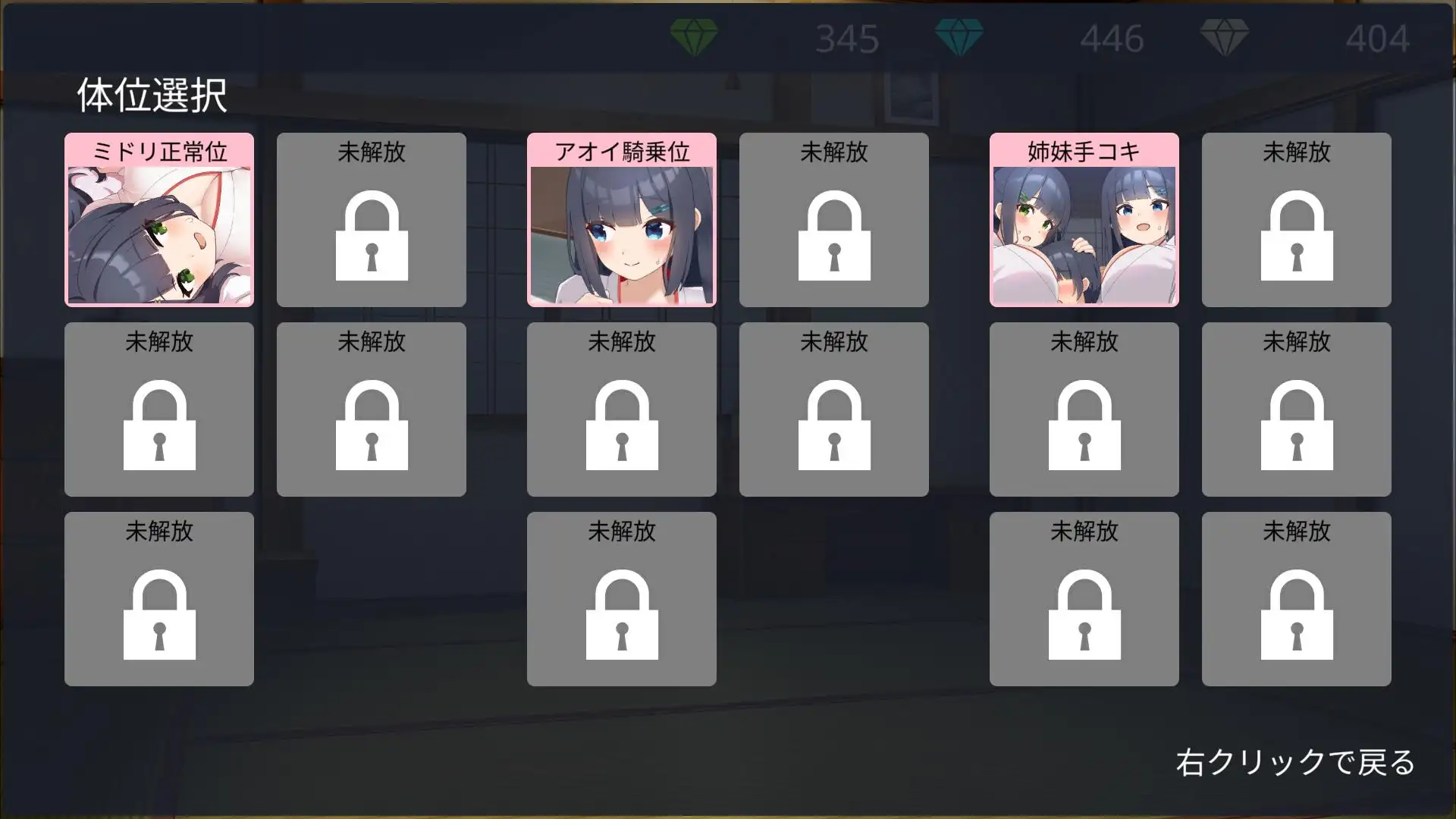Click the locked tile below アオイ騎乗位
The height and width of the screenshot is (819, 1456).
tap(621, 409)
